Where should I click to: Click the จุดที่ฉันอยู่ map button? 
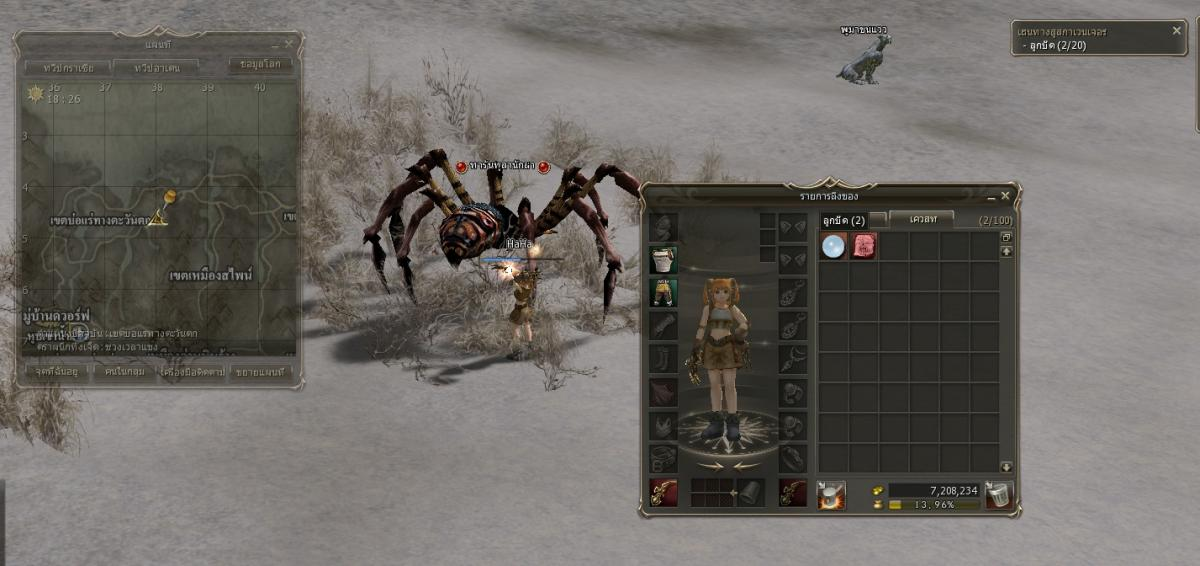(x=55, y=372)
